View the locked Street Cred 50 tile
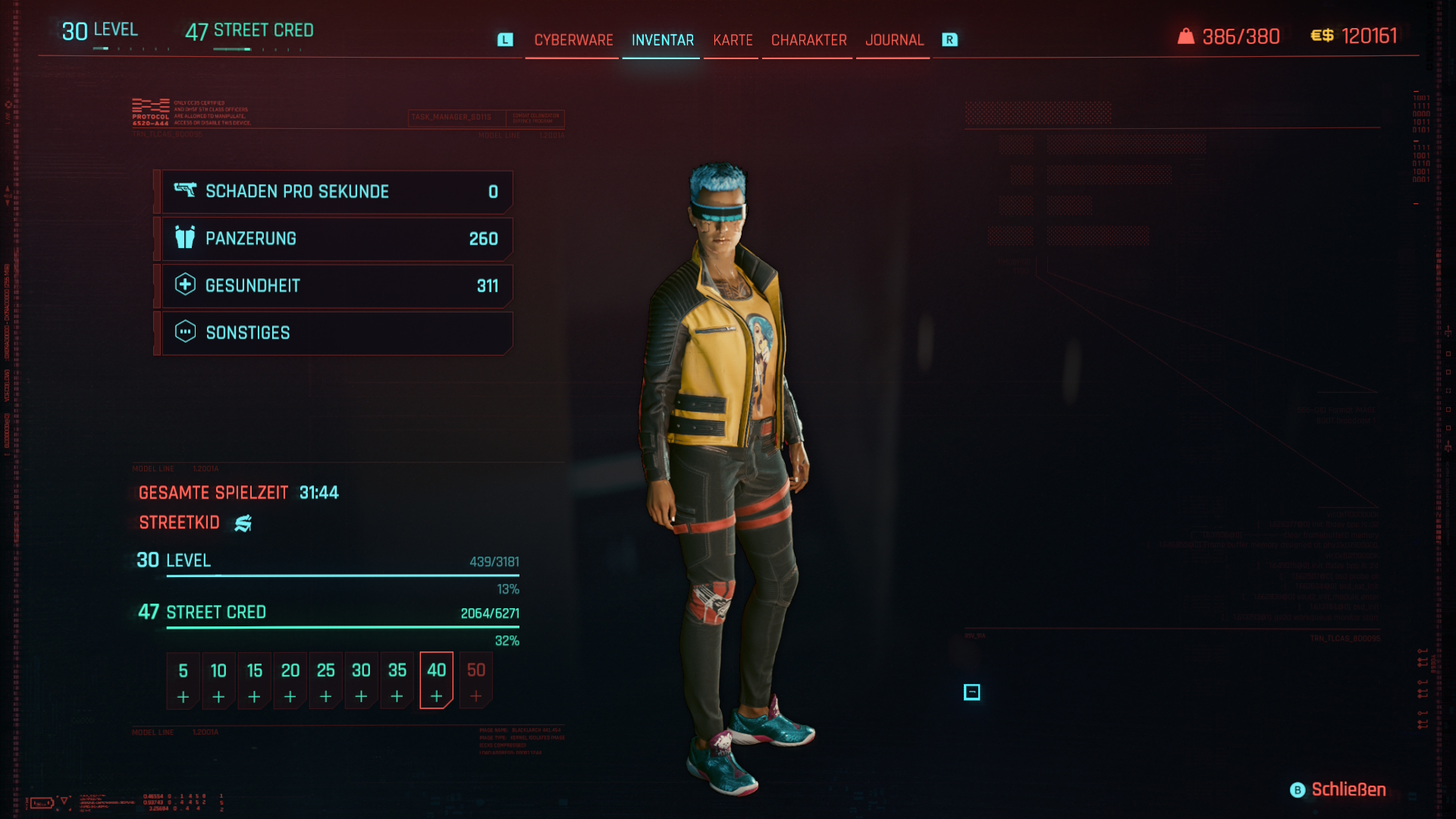The image size is (1456, 819). pyautogui.click(x=475, y=680)
